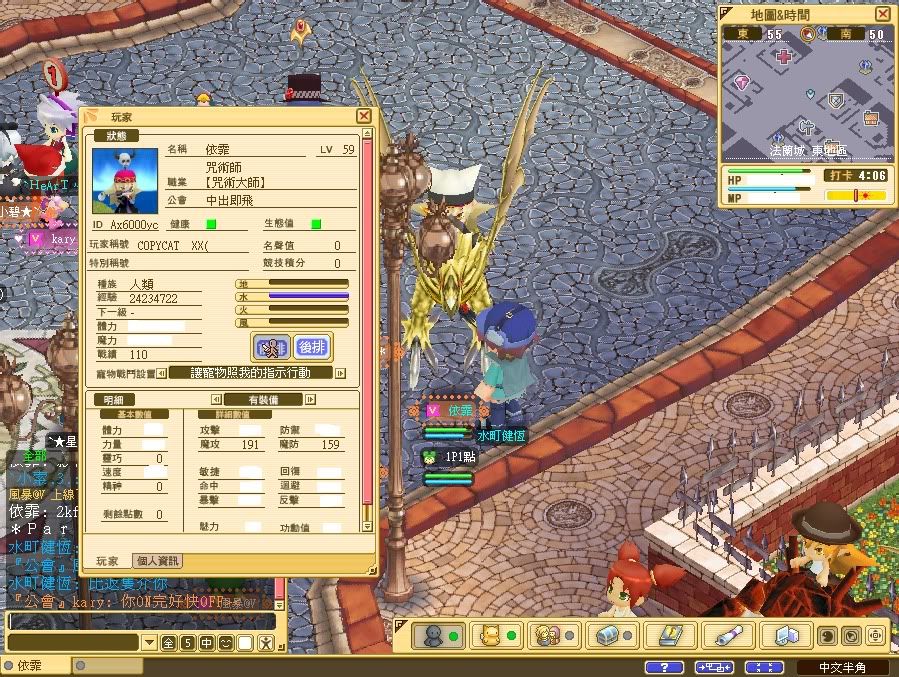Open the emoticon smiley chat button
Viewport: 899px width, 677px height.
pos(227,642)
